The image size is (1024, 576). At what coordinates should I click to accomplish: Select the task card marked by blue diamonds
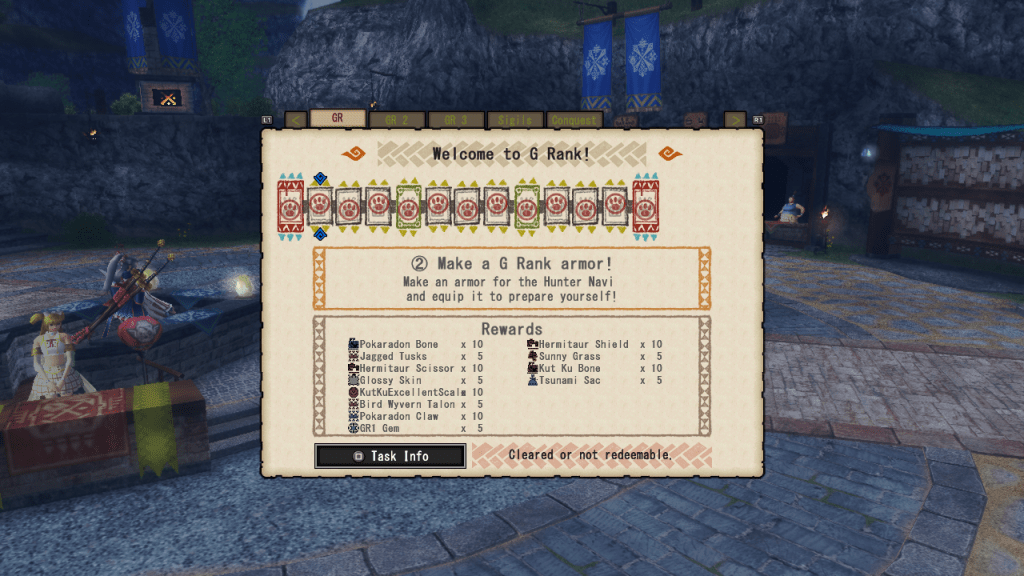(x=320, y=206)
